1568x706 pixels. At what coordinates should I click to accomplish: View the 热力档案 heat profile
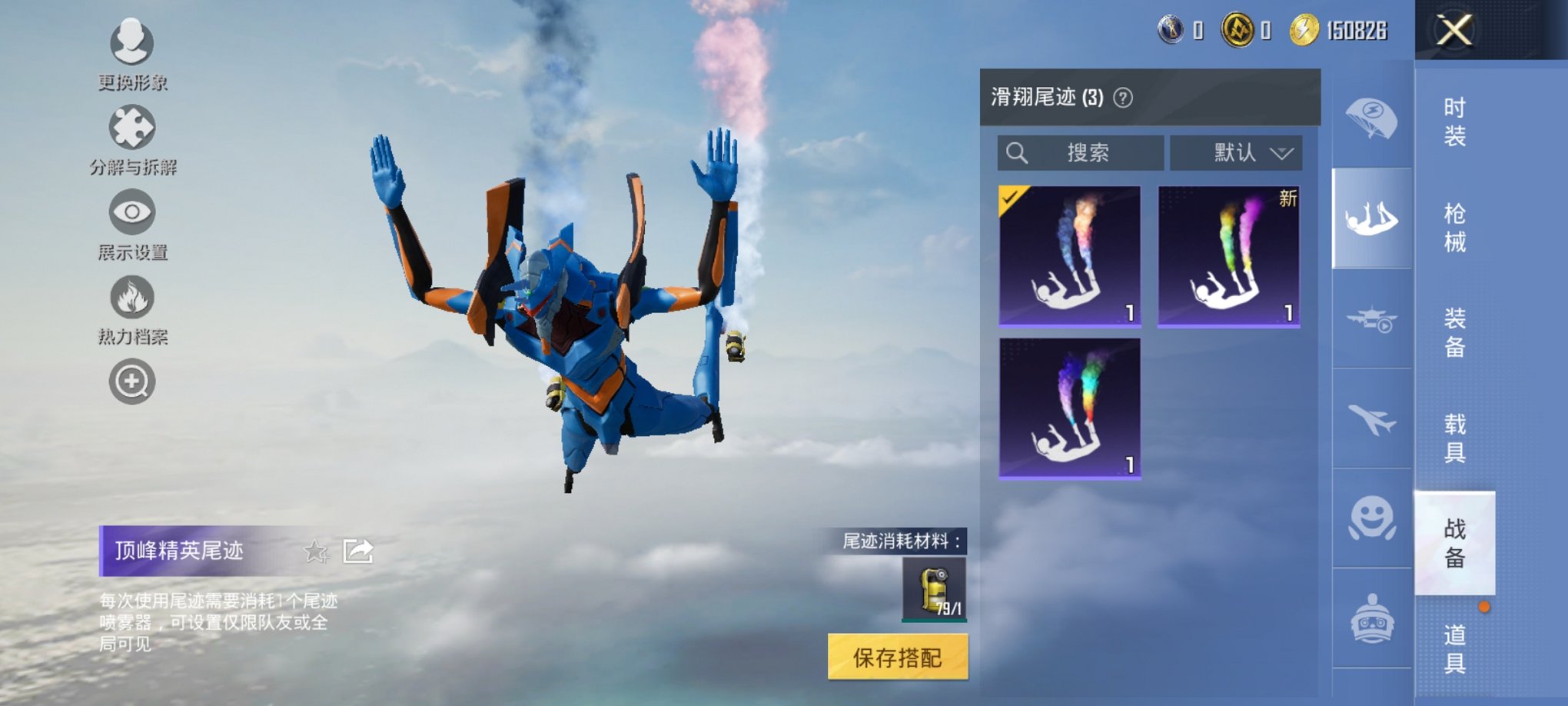(x=131, y=298)
